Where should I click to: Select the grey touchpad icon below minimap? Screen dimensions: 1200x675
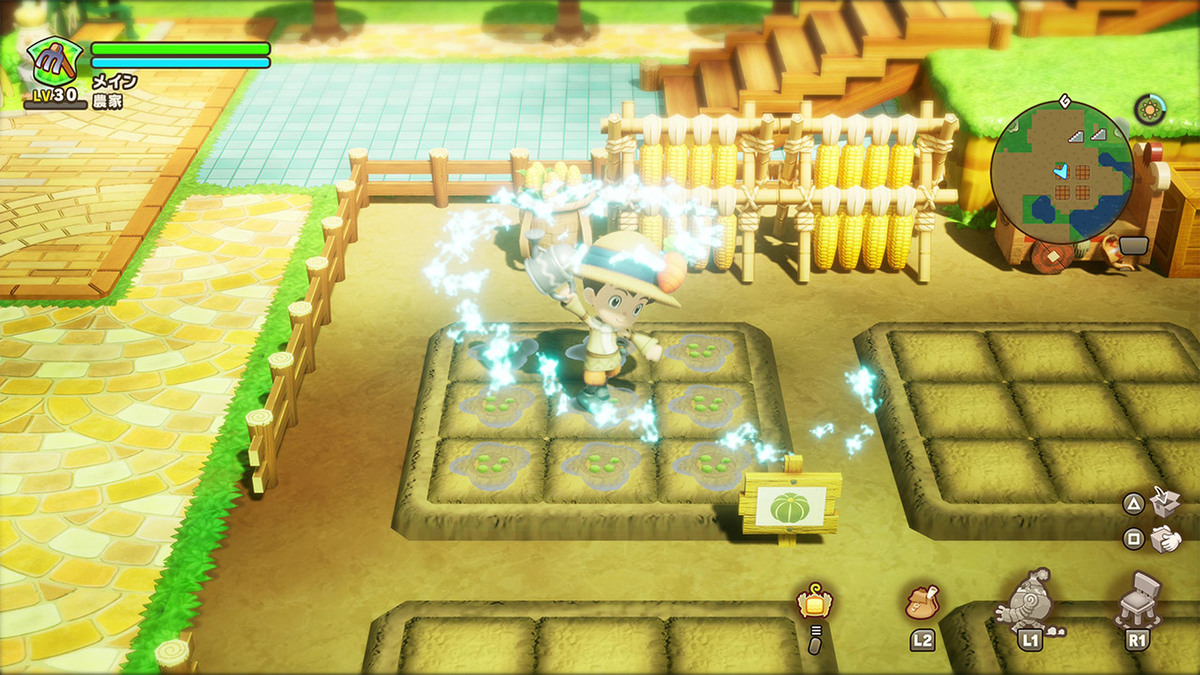1133,245
